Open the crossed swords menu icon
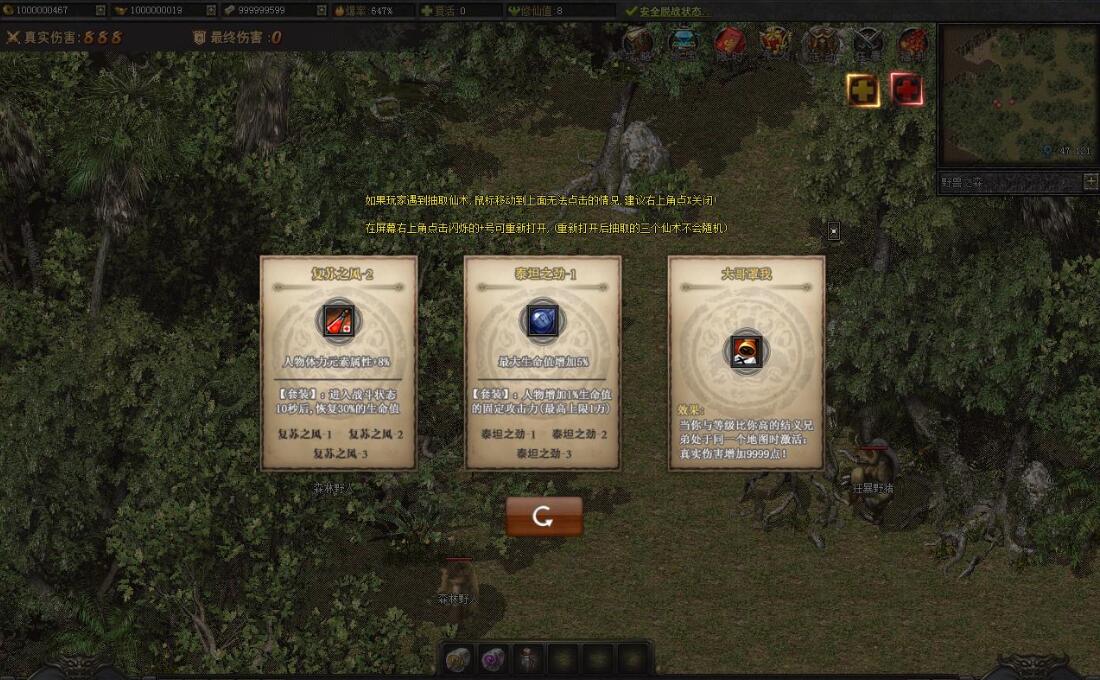Image resolution: width=1100 pixels, height=680 pixels. point(866,42)
